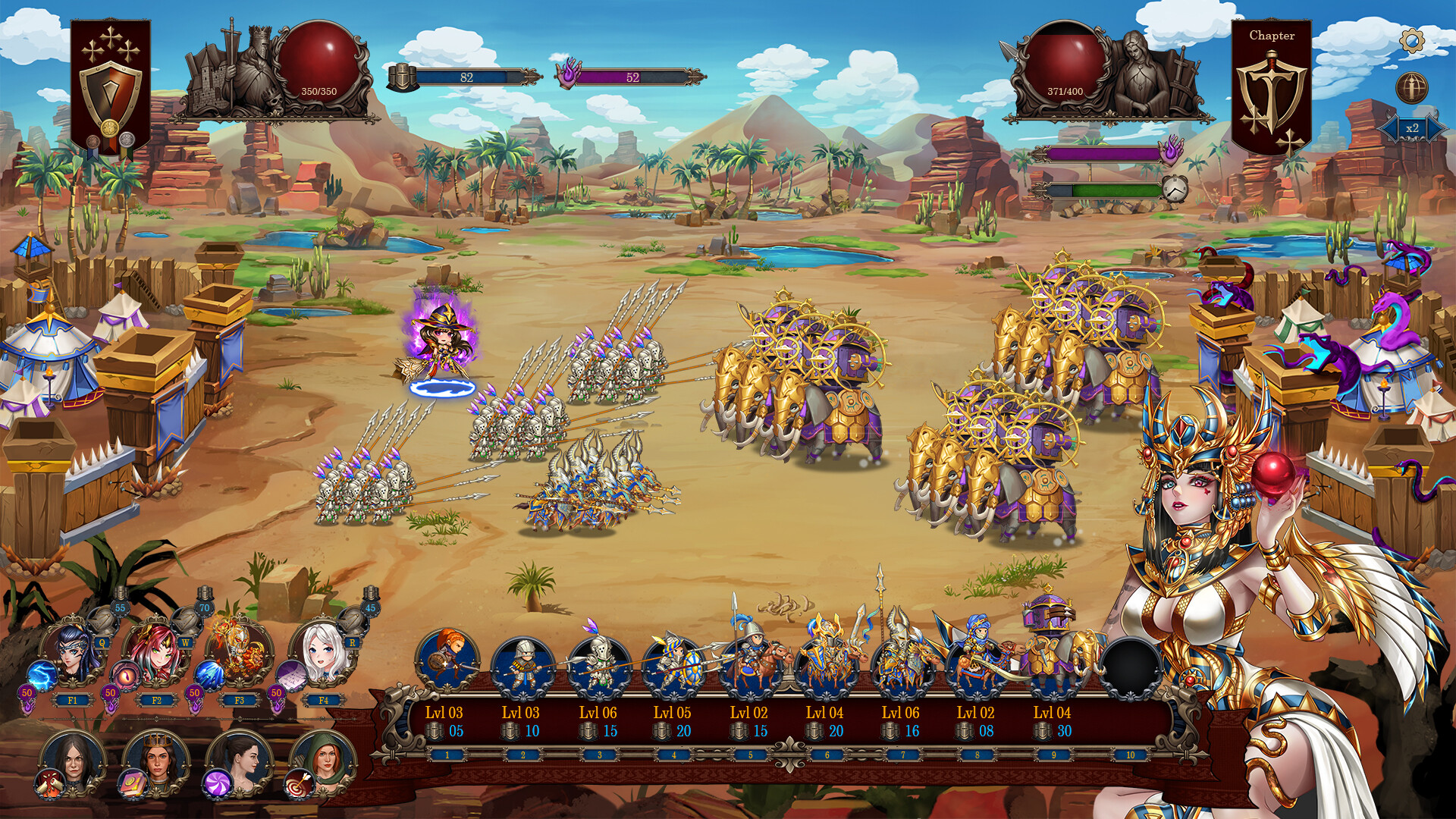Click the clock icon beside the enemy energy bars
The height and width of the screenshot is (819, 1456).
coord(1176,190)
